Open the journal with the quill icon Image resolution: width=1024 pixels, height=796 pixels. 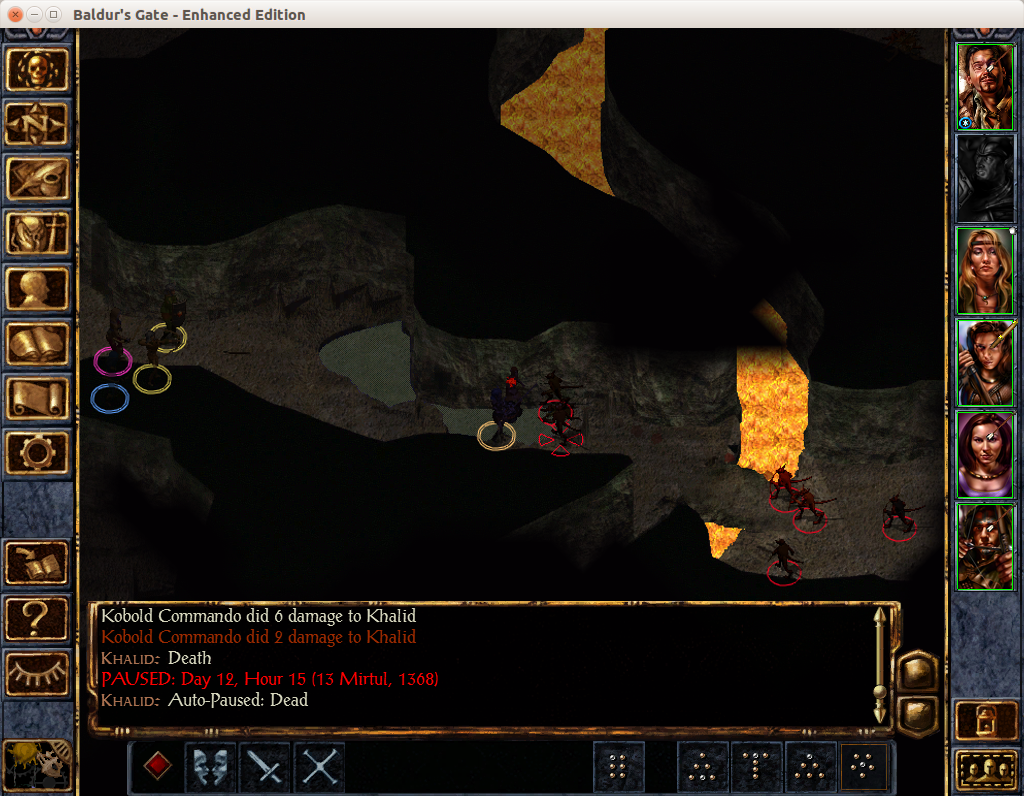point(38,179)
